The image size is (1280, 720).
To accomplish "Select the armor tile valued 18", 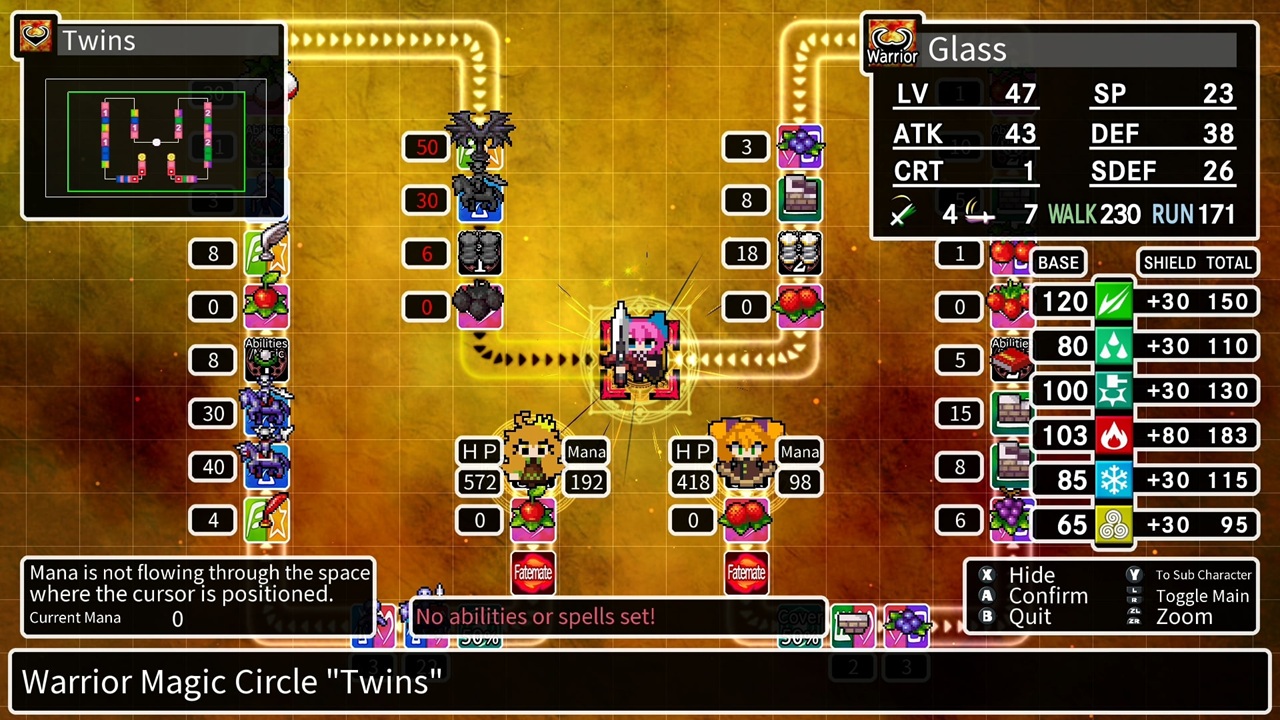I will 799,253.
